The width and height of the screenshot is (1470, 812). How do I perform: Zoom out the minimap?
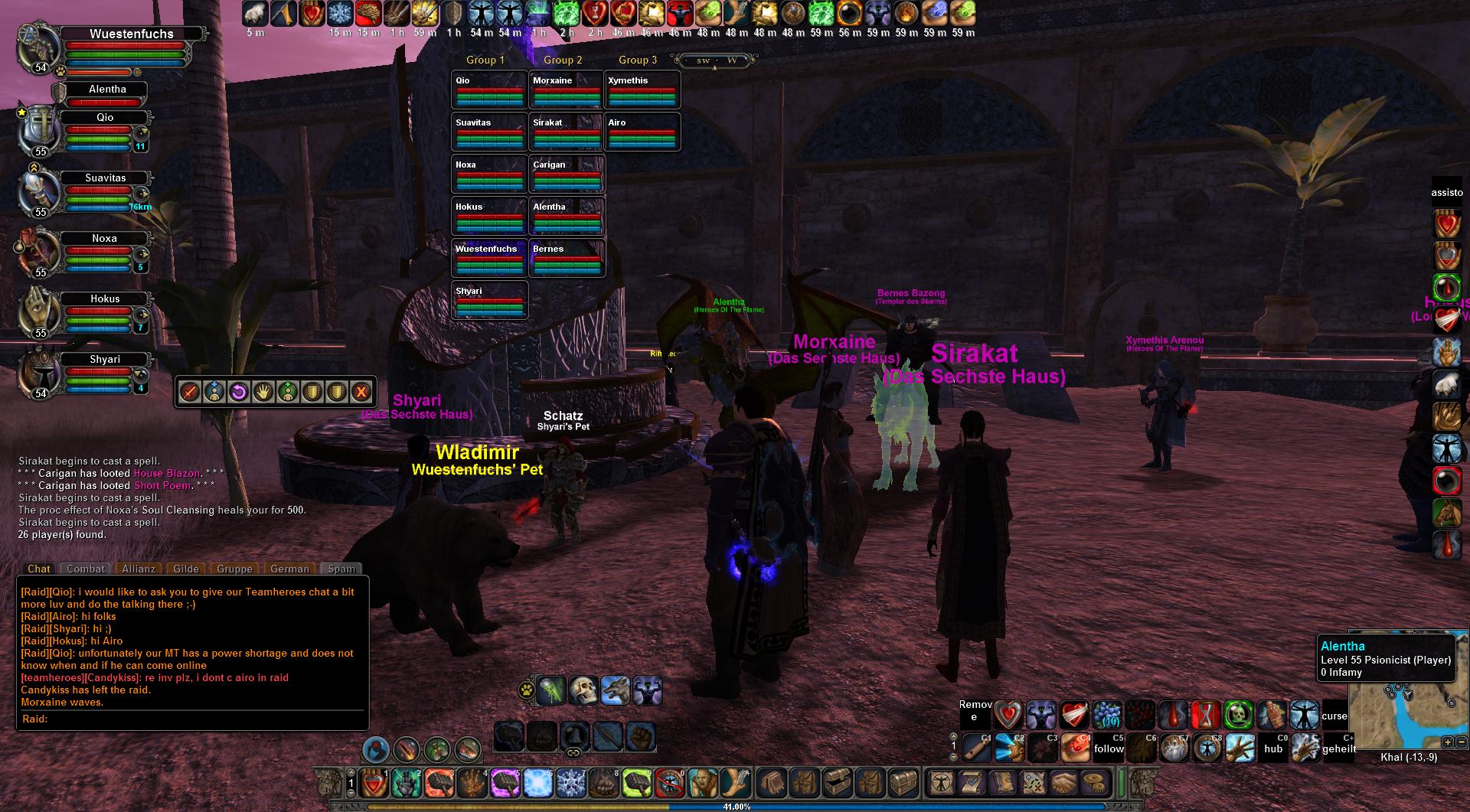pyautogui.click(x=1461, y=742)
